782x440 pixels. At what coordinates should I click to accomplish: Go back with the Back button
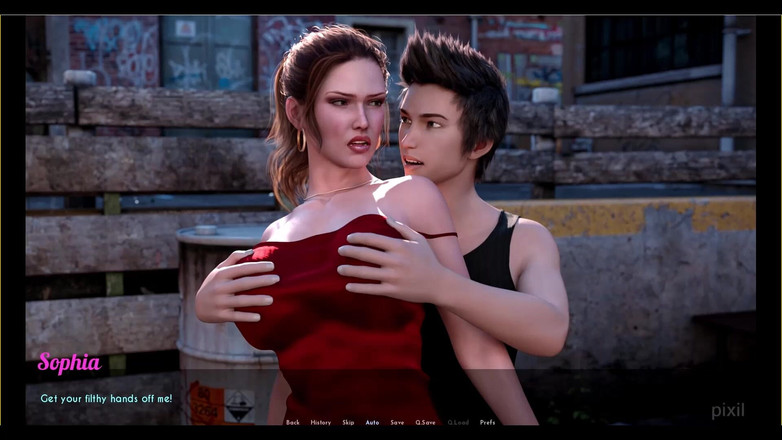pos(293,423)
